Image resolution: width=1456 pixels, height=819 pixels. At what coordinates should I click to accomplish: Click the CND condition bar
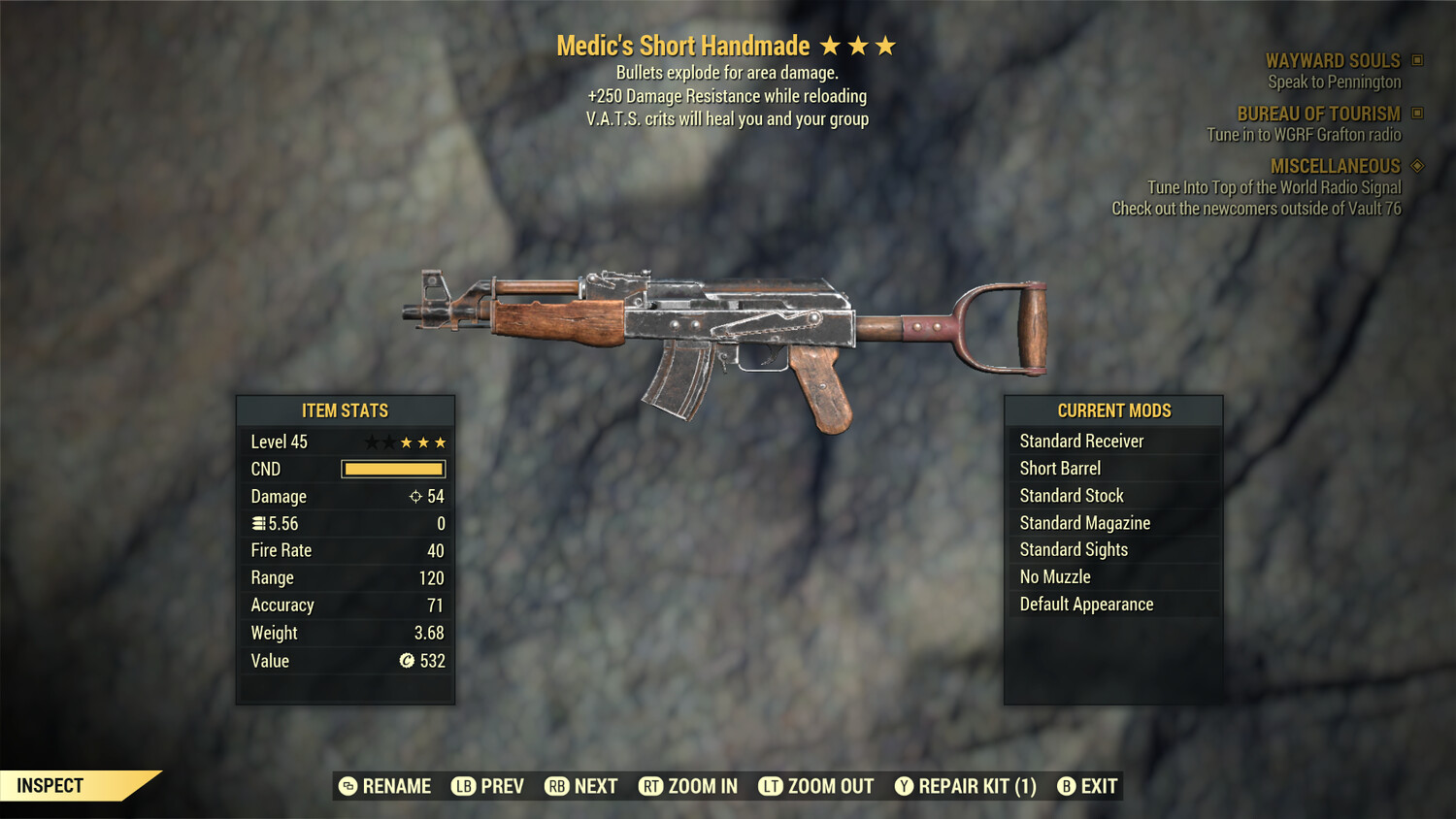coord(393,469)
